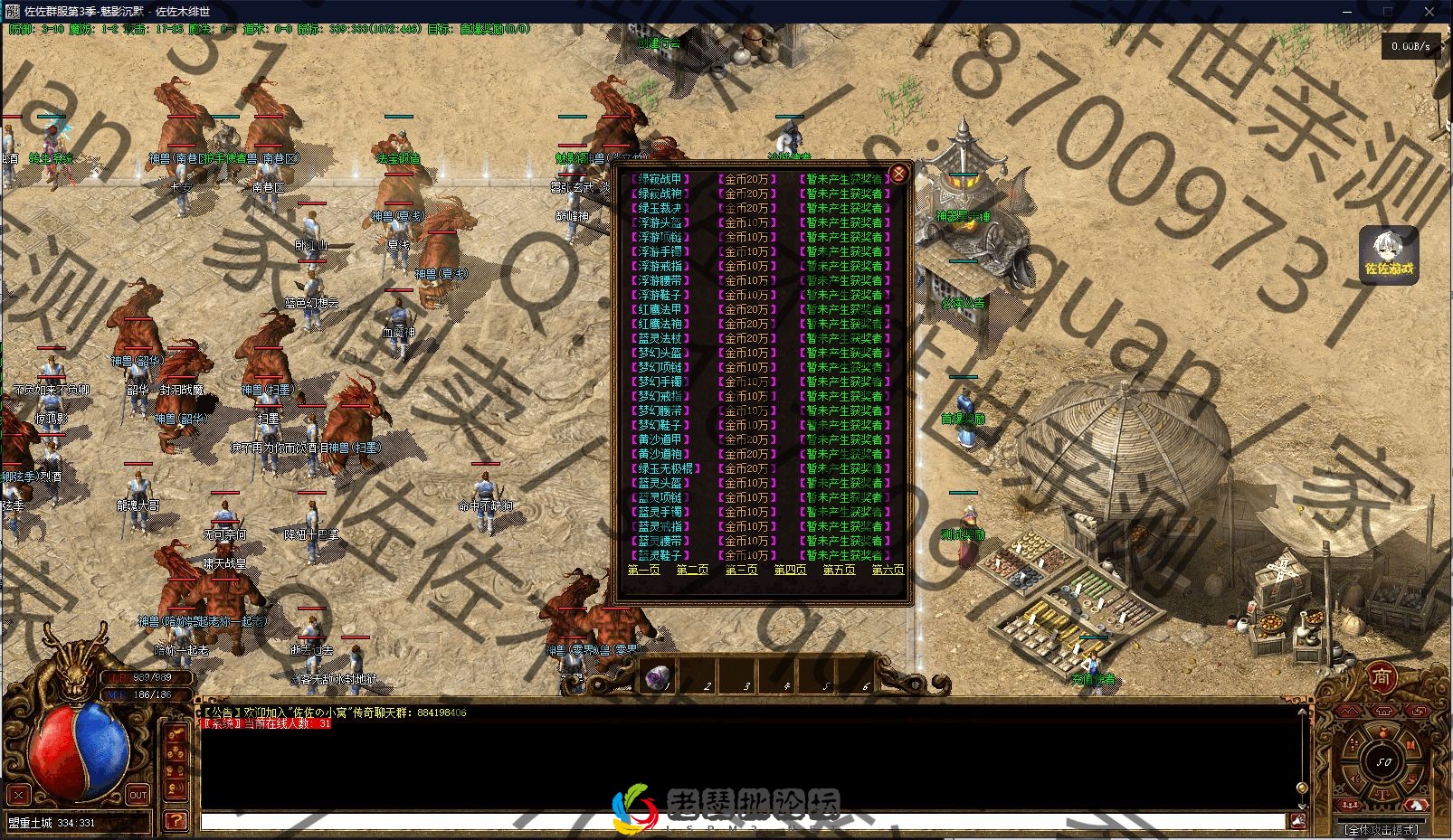This screenshot has height=840, width=1453.
Task: Click the OUT logout button
Action: 138,796
